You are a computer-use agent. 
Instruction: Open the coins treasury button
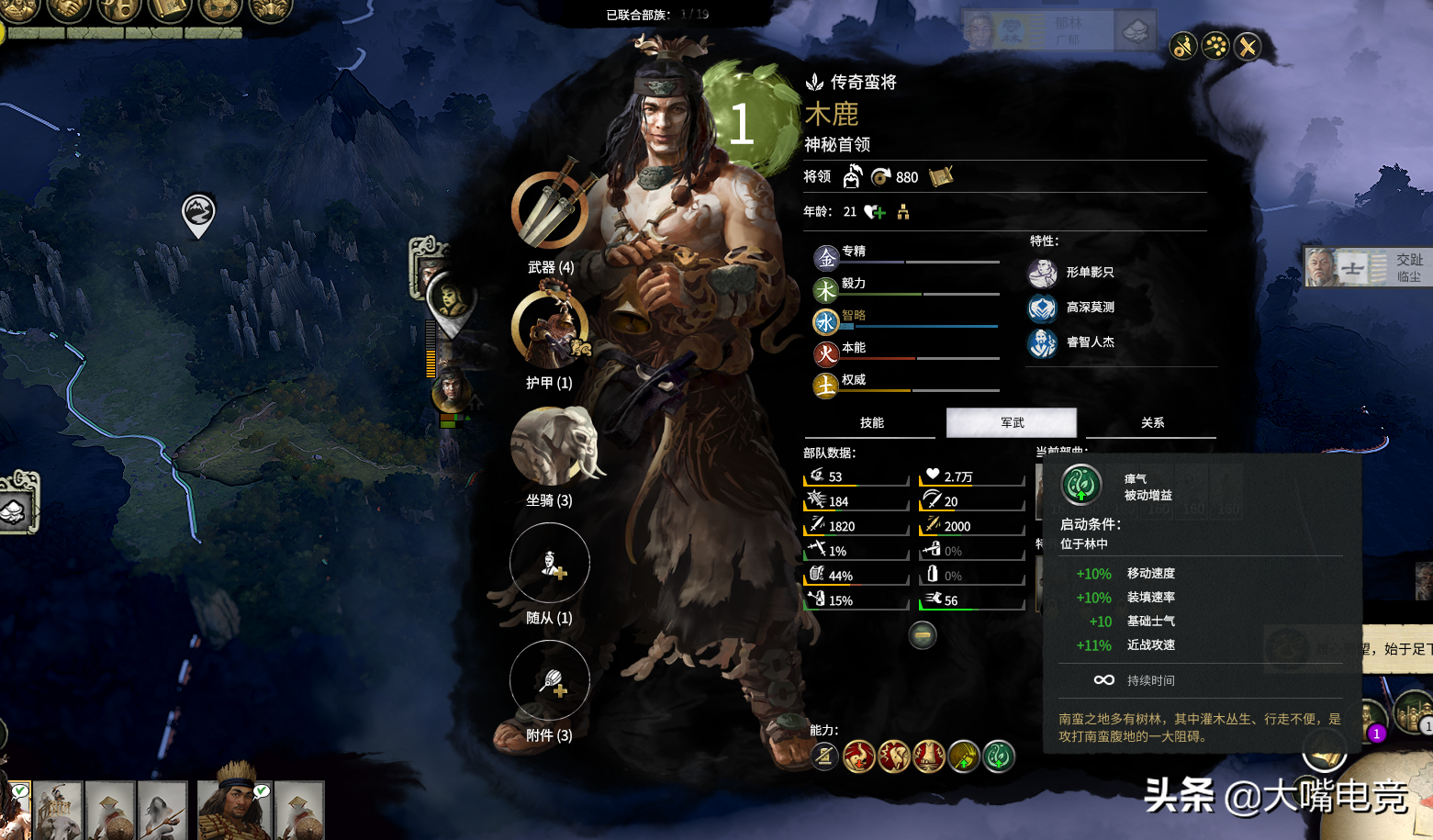(x=218, y=10)
